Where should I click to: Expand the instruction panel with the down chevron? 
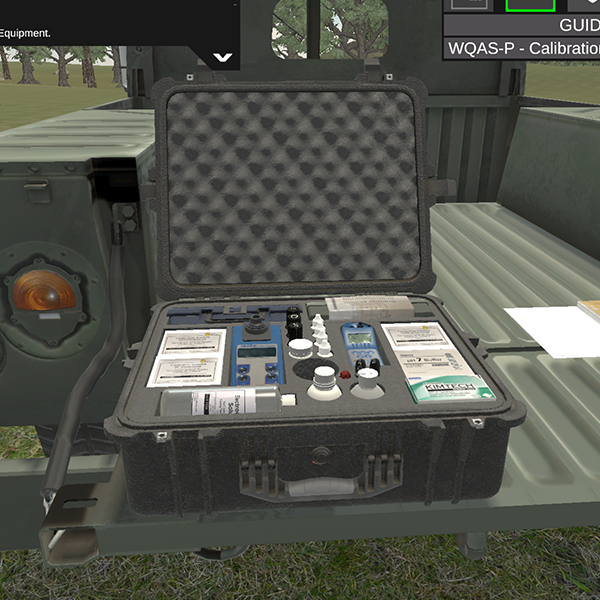coord(223,57)
